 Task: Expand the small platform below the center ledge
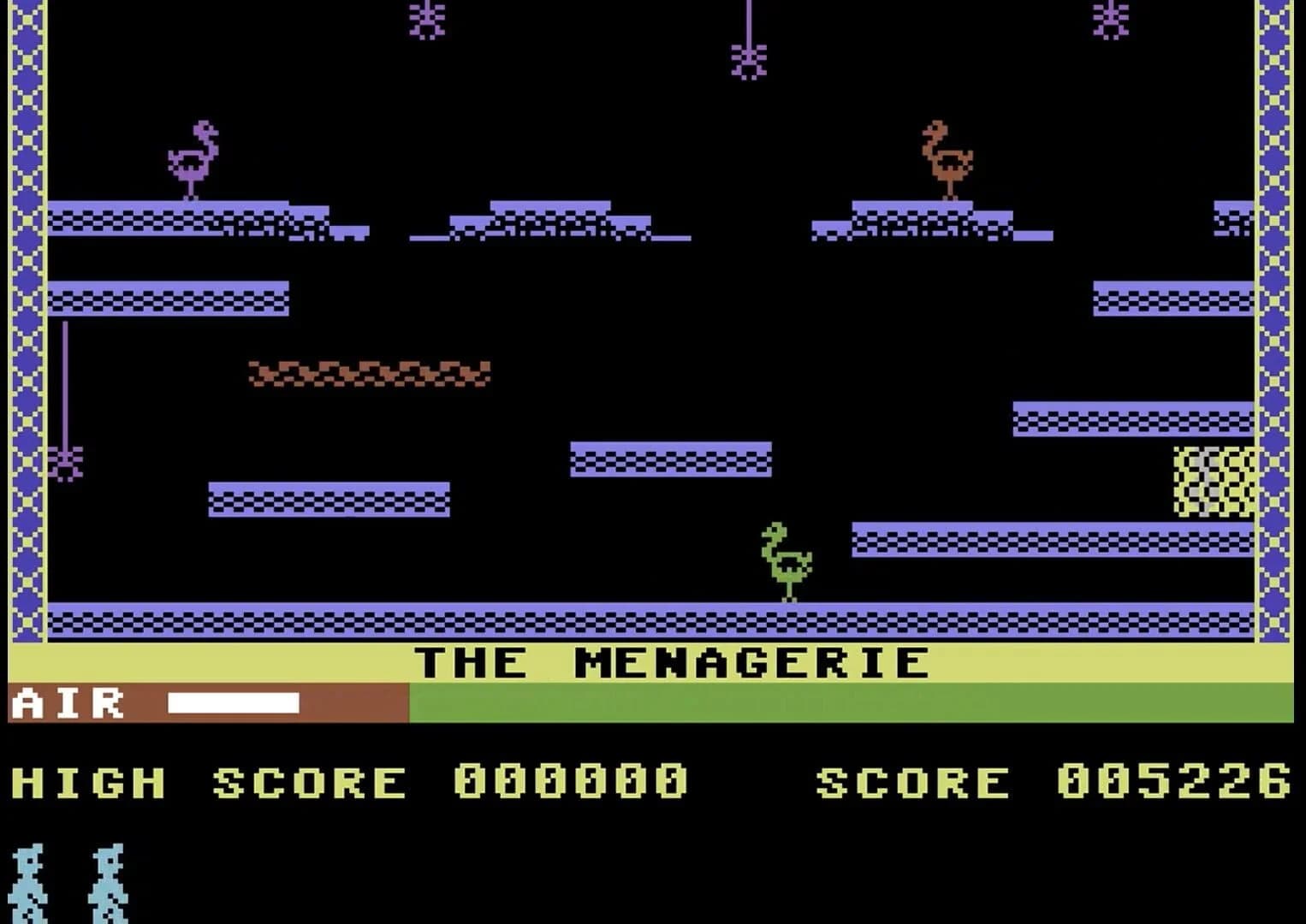(329, 500)
